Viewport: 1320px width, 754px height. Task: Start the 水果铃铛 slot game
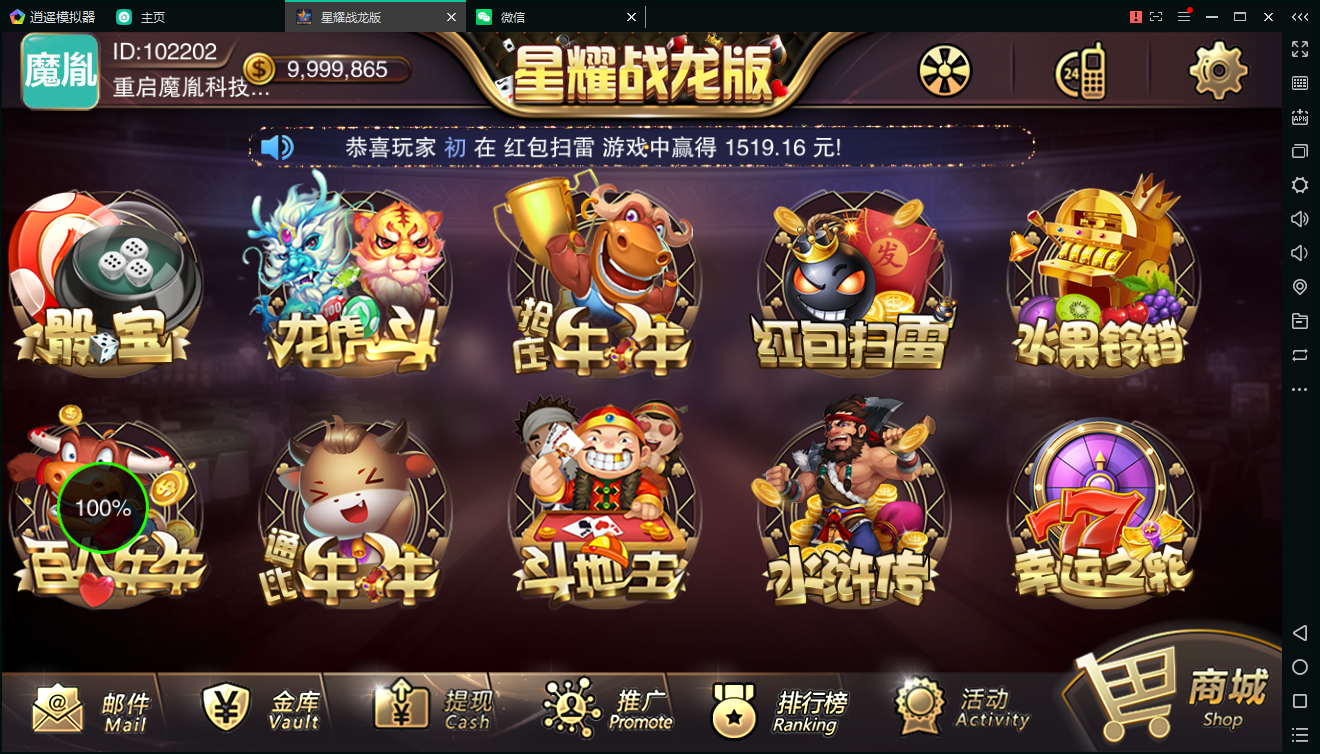coord(1100,283)
